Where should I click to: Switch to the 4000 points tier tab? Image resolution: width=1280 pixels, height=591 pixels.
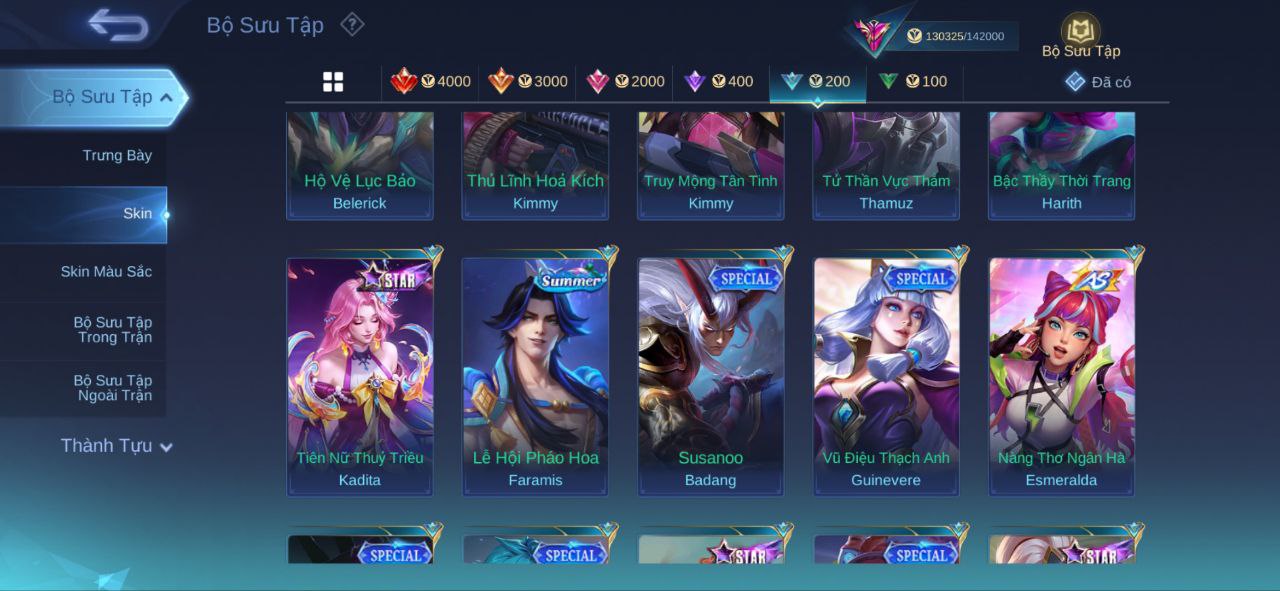pyautogui.click(x=431, y=81)
